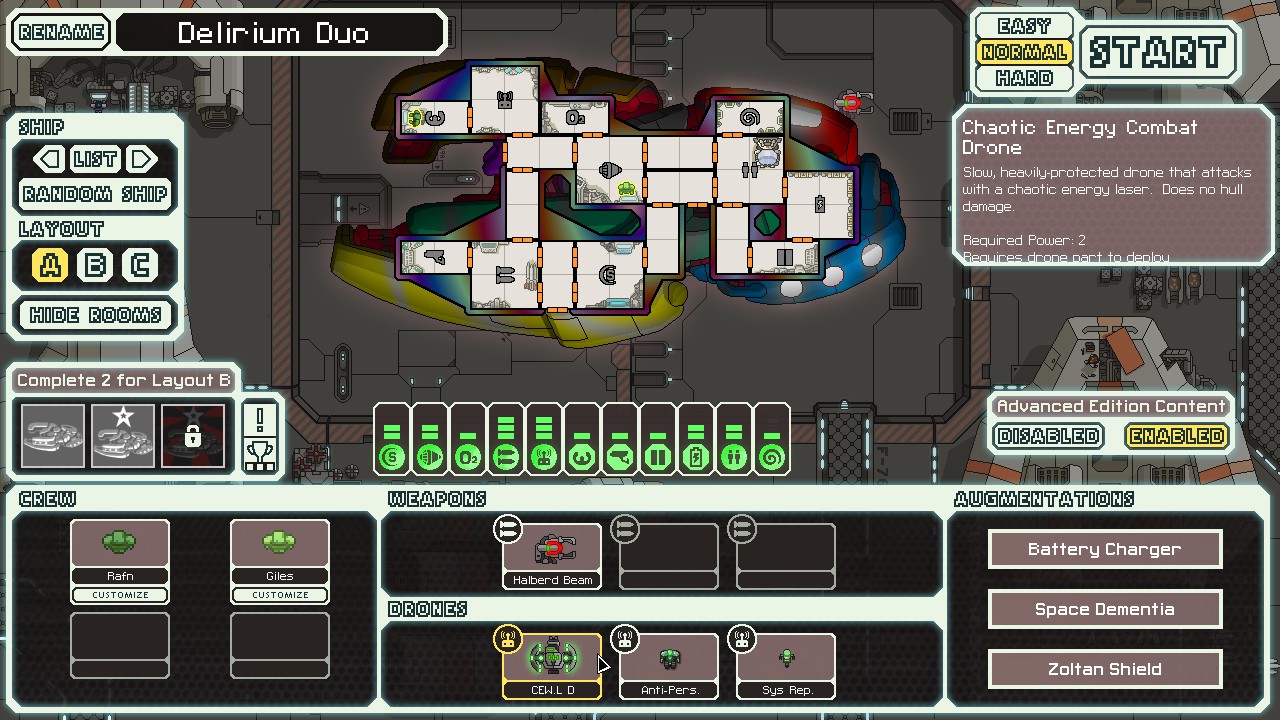View the Battery Charger augmentation
The height and width of the screenshot is (720, 1280).
tap(1104, 549)
